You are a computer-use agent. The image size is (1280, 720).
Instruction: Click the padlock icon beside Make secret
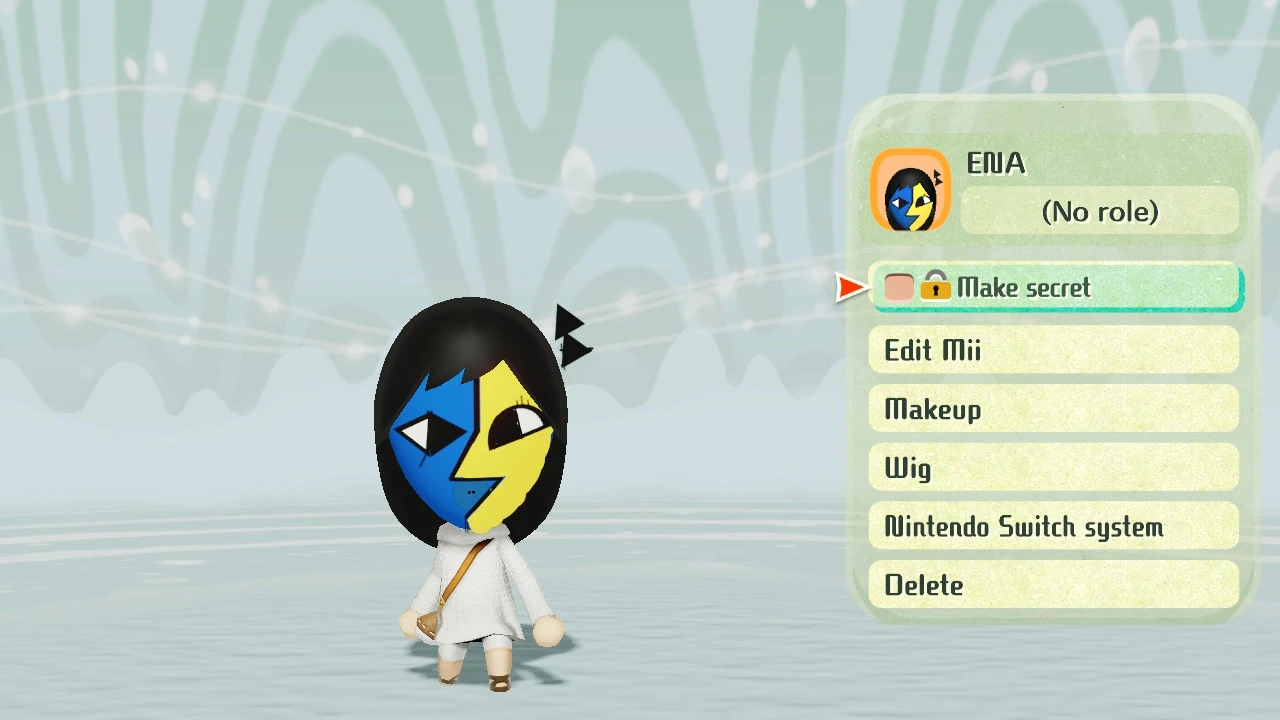point(936,287)
